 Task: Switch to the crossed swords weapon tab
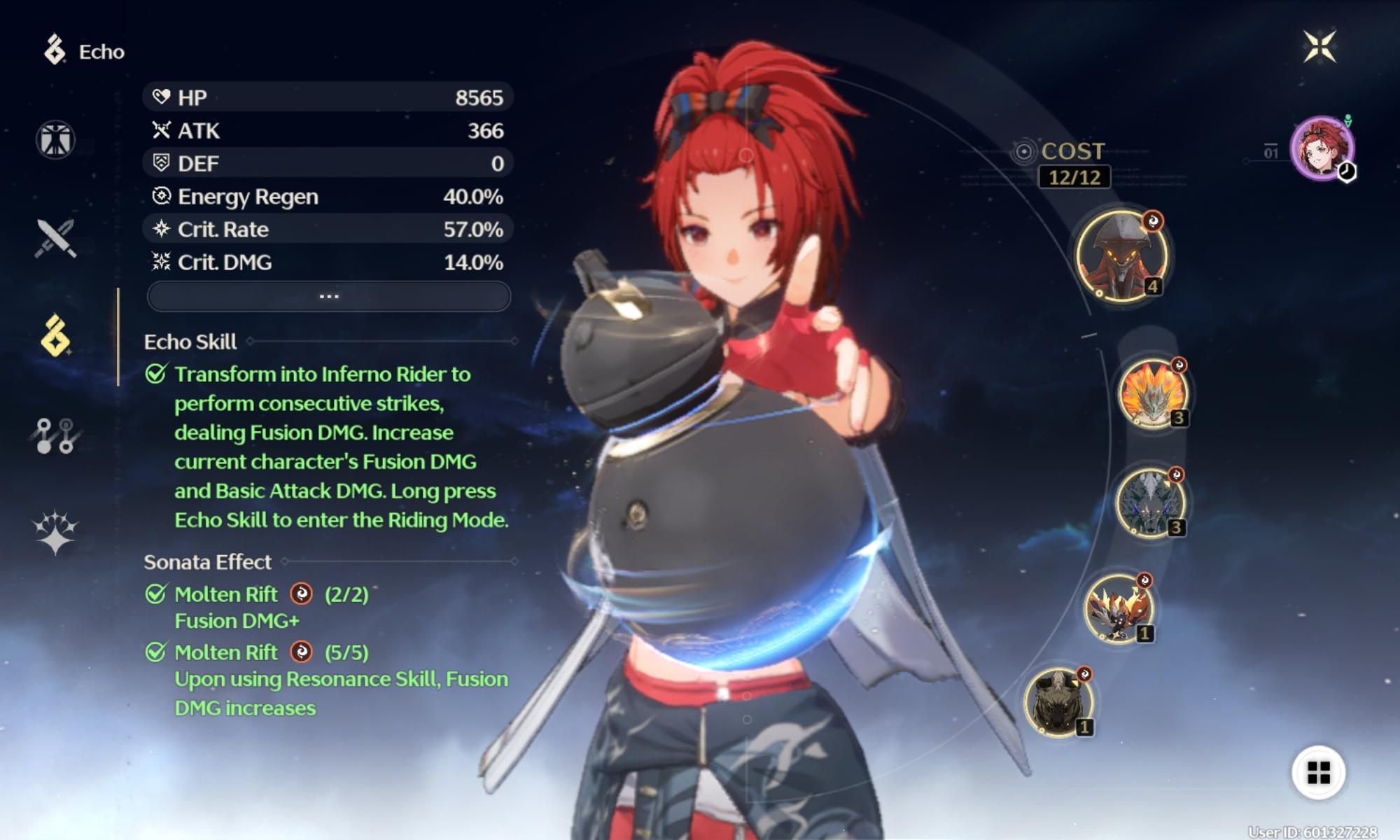tap(55, 238)
